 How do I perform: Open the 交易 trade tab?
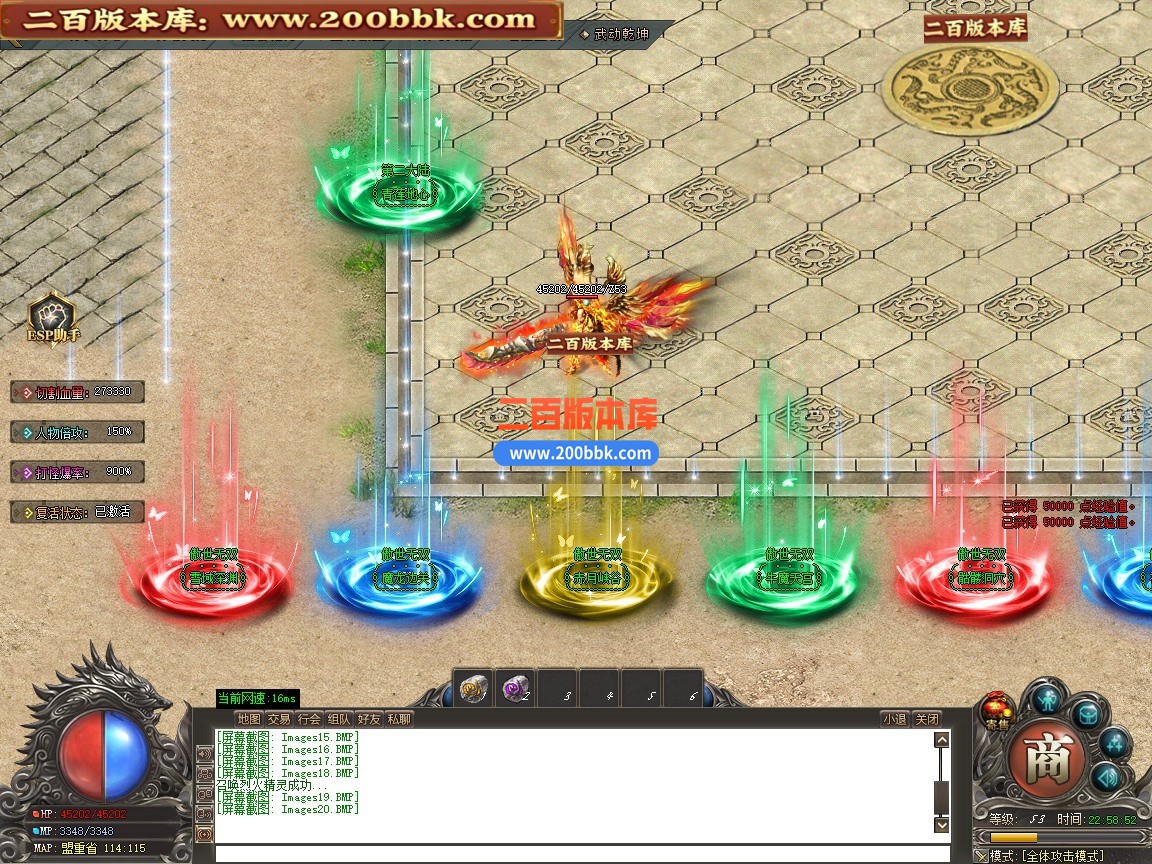pos(279,719)
